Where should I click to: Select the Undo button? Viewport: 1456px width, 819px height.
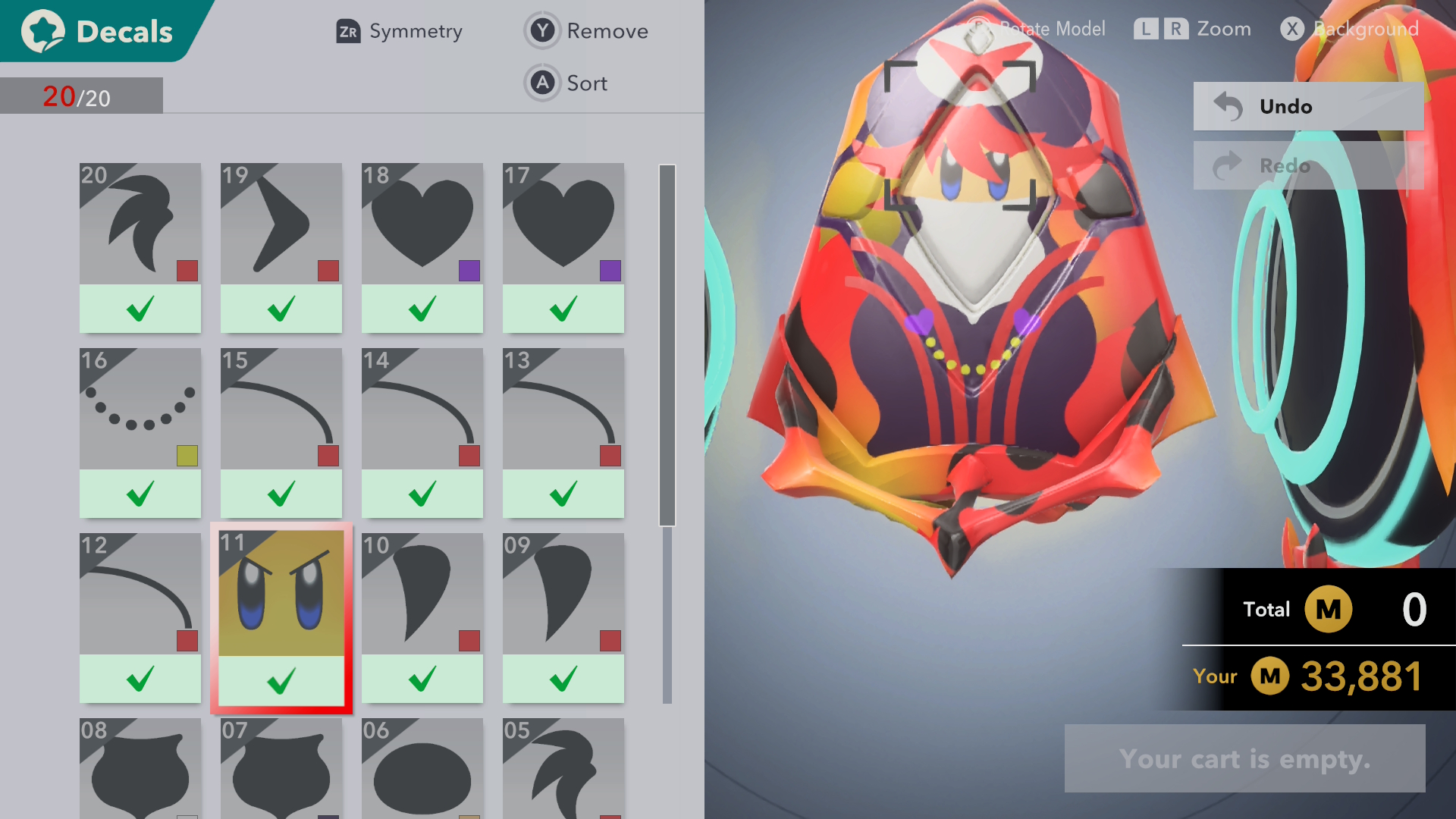[x=1307, y=106]
